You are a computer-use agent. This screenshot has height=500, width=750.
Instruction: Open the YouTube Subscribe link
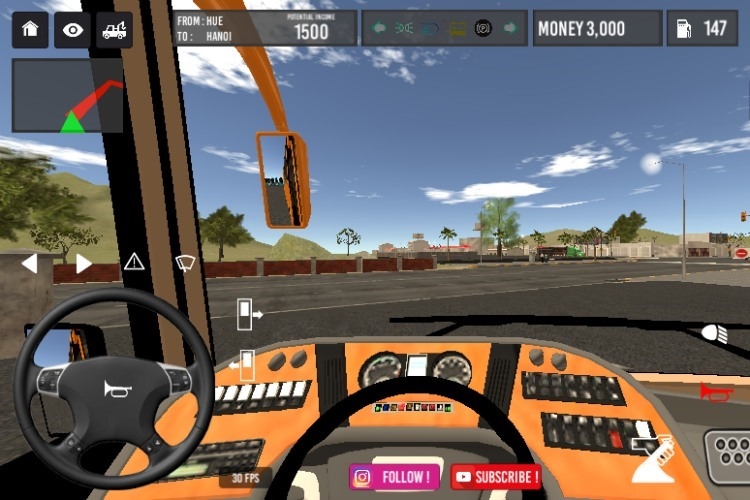point(496,477)
